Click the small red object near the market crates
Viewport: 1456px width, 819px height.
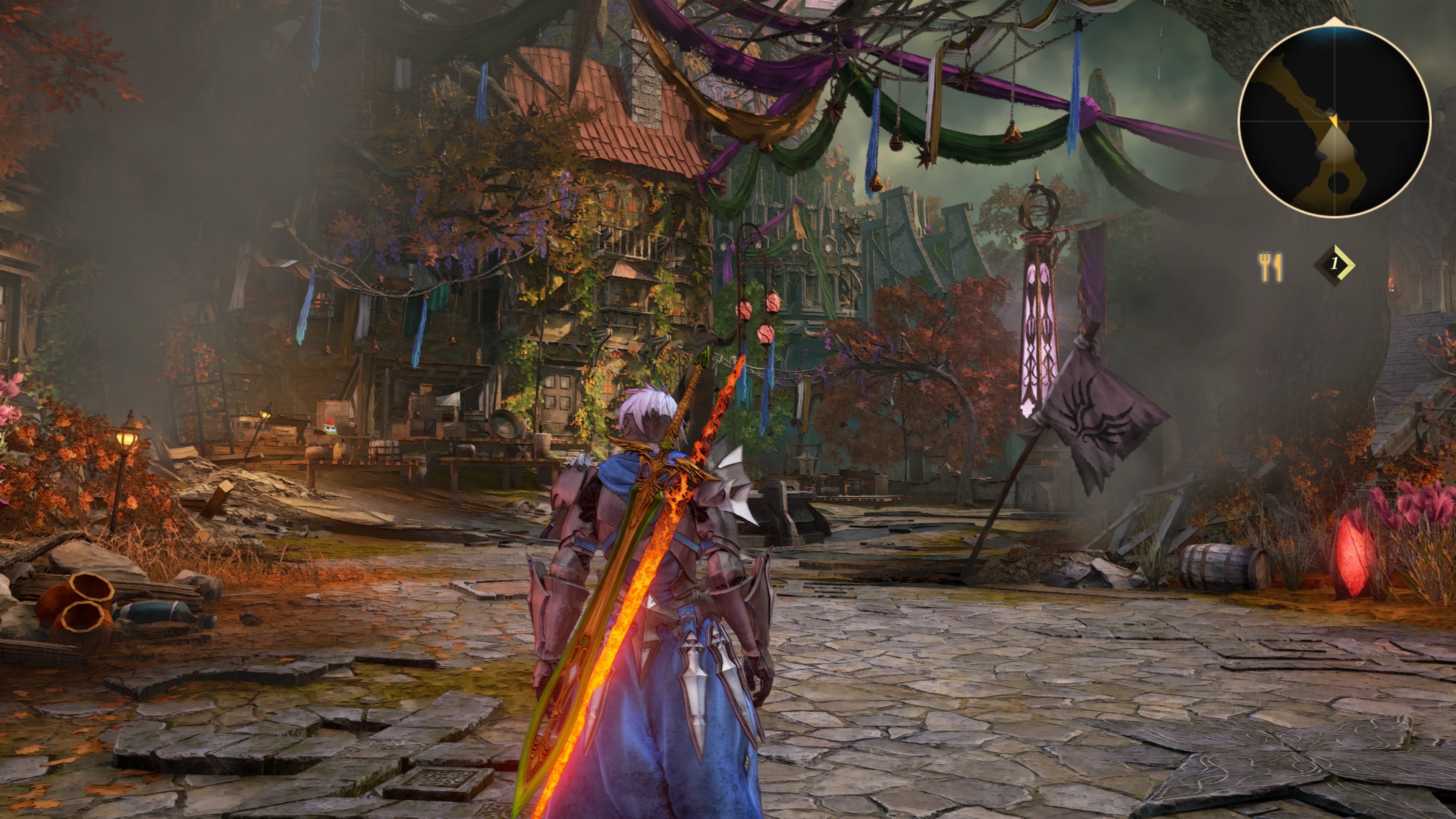coord(331,422)
